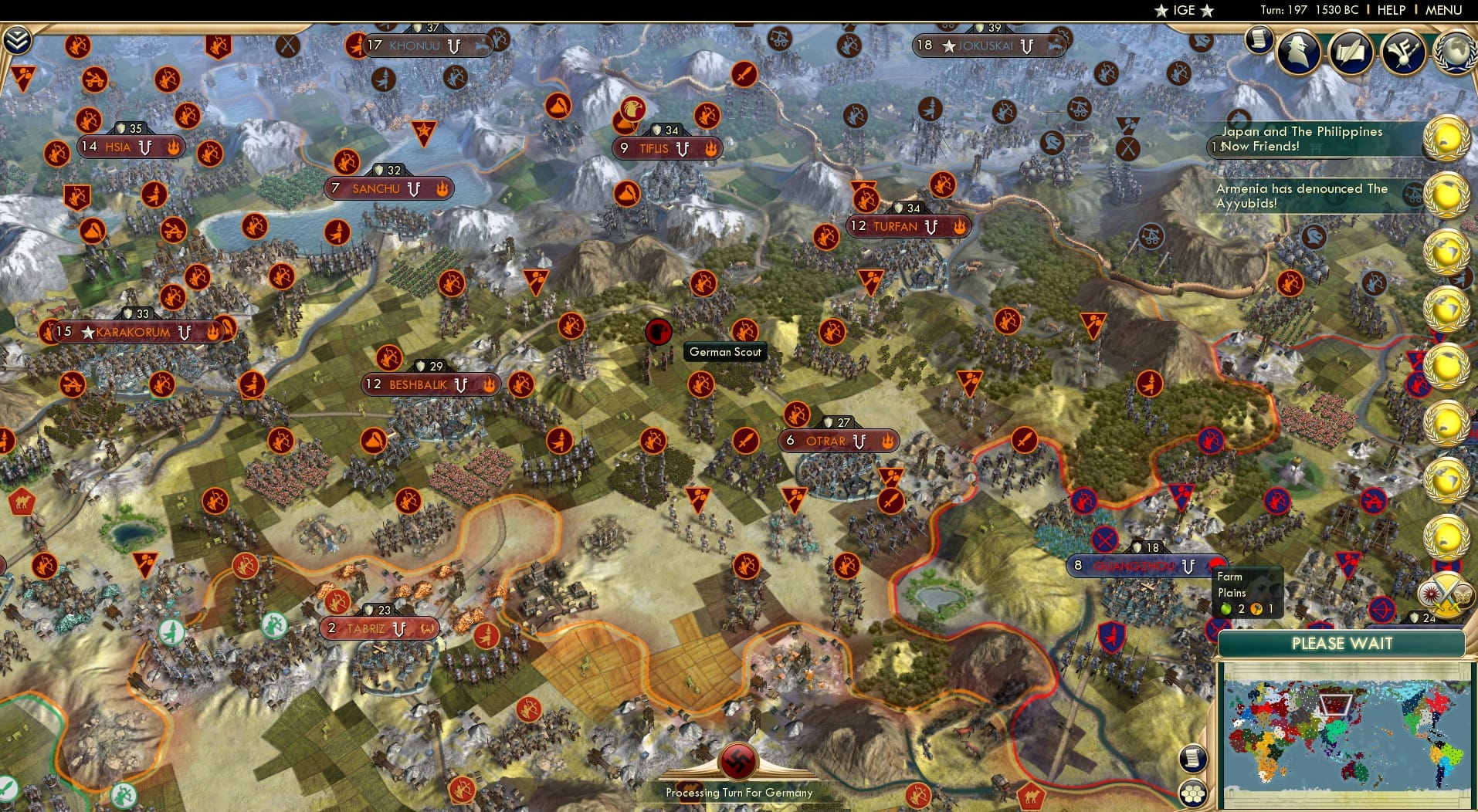Open the Espionage overview spy icon
The width and height of the screenshot is (1478, 812).
(x=1300, y=52)
